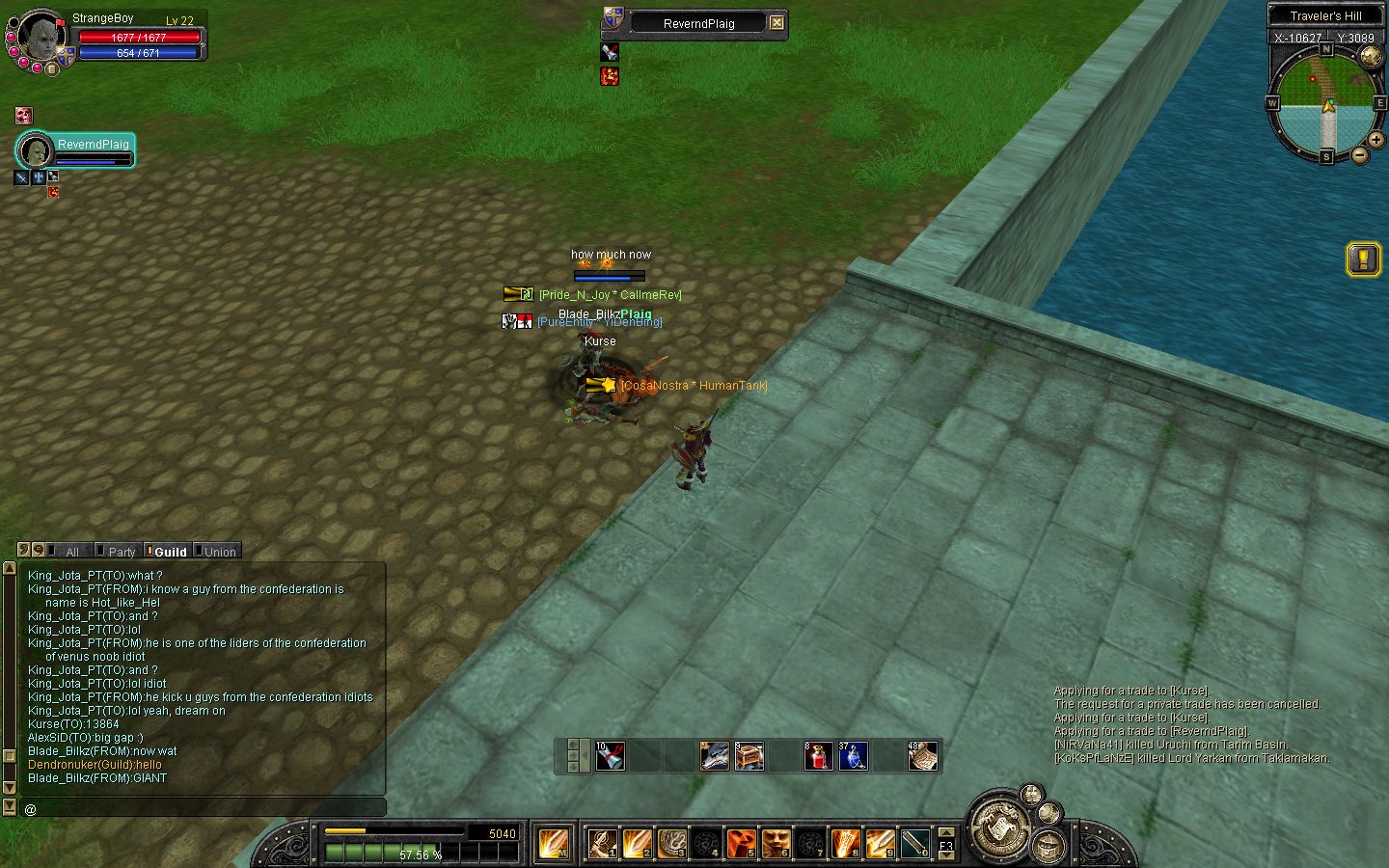Select the Guild chat tab
Image resolution: width=1389 pixels, height=868 pixels.
tap(170, 552)
